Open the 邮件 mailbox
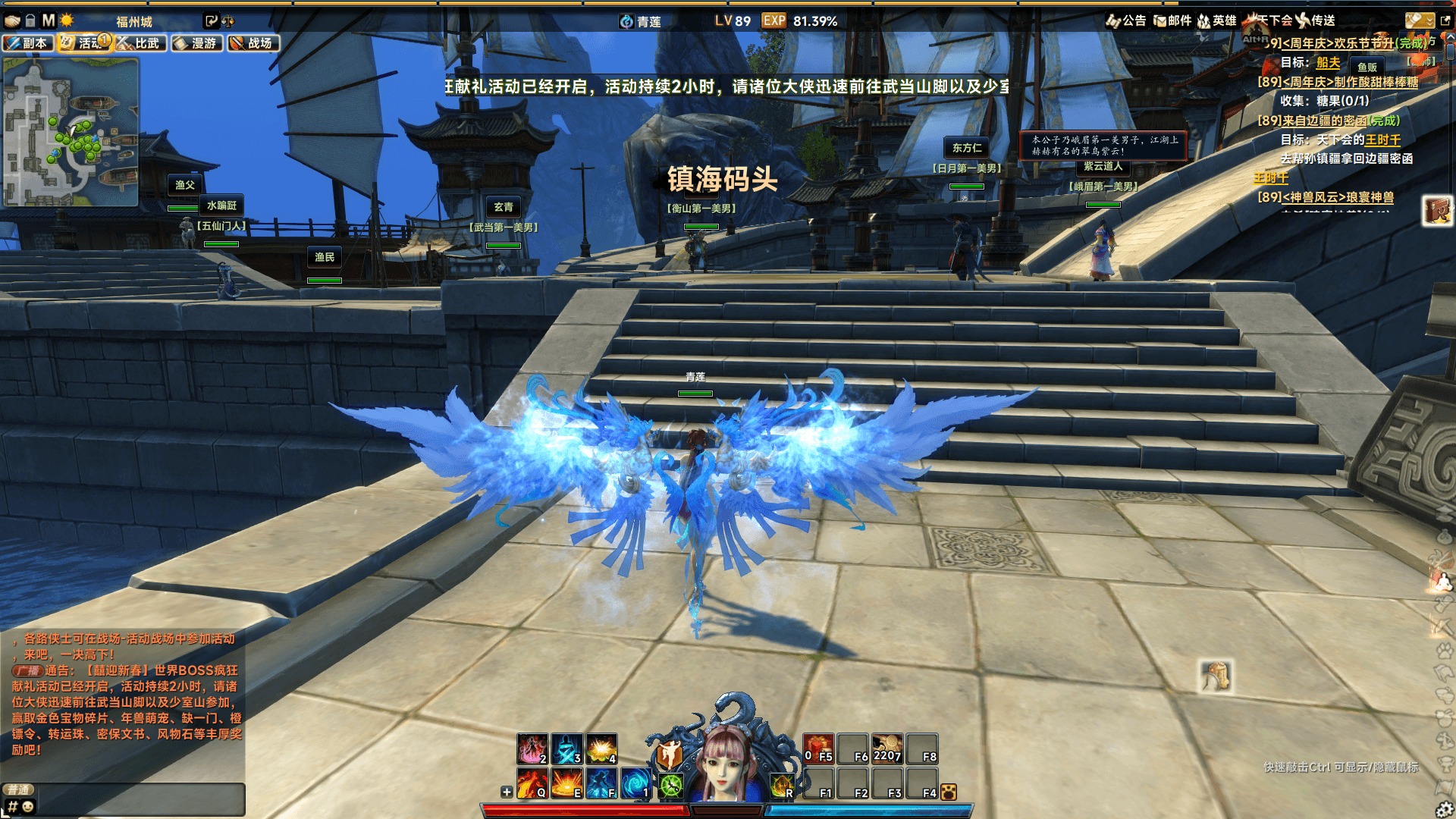The height and width of the screenshot is (819, 1456). (x=1172, y=20)
